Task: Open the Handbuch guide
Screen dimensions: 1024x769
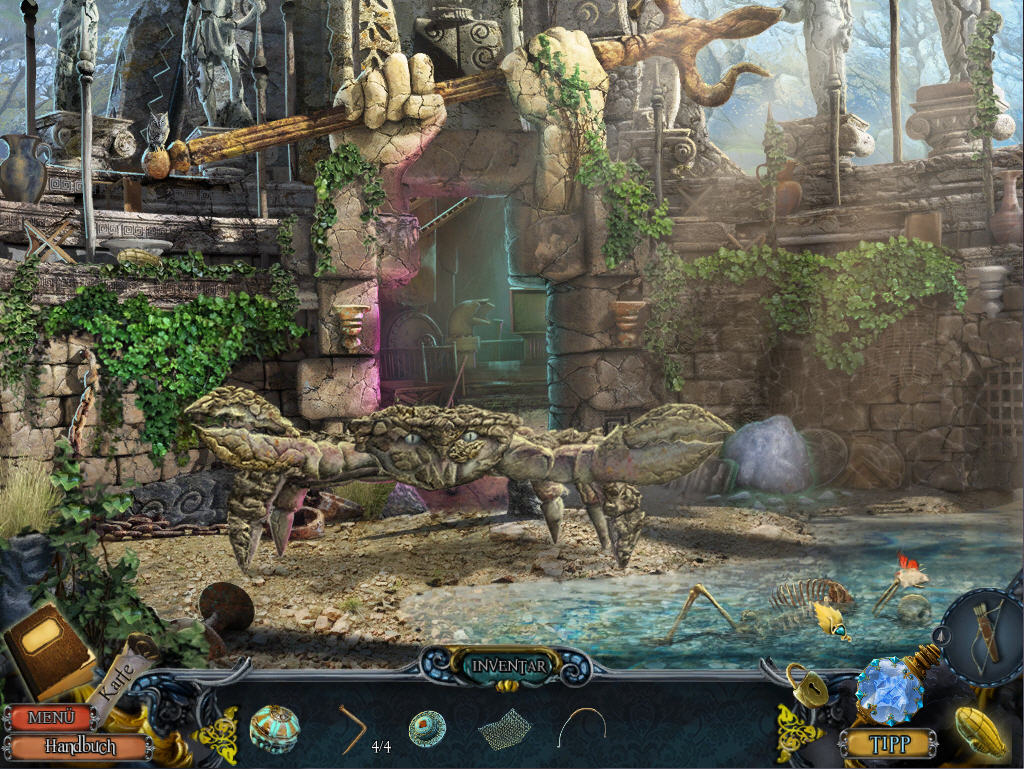Action: [x=78, y=746]
